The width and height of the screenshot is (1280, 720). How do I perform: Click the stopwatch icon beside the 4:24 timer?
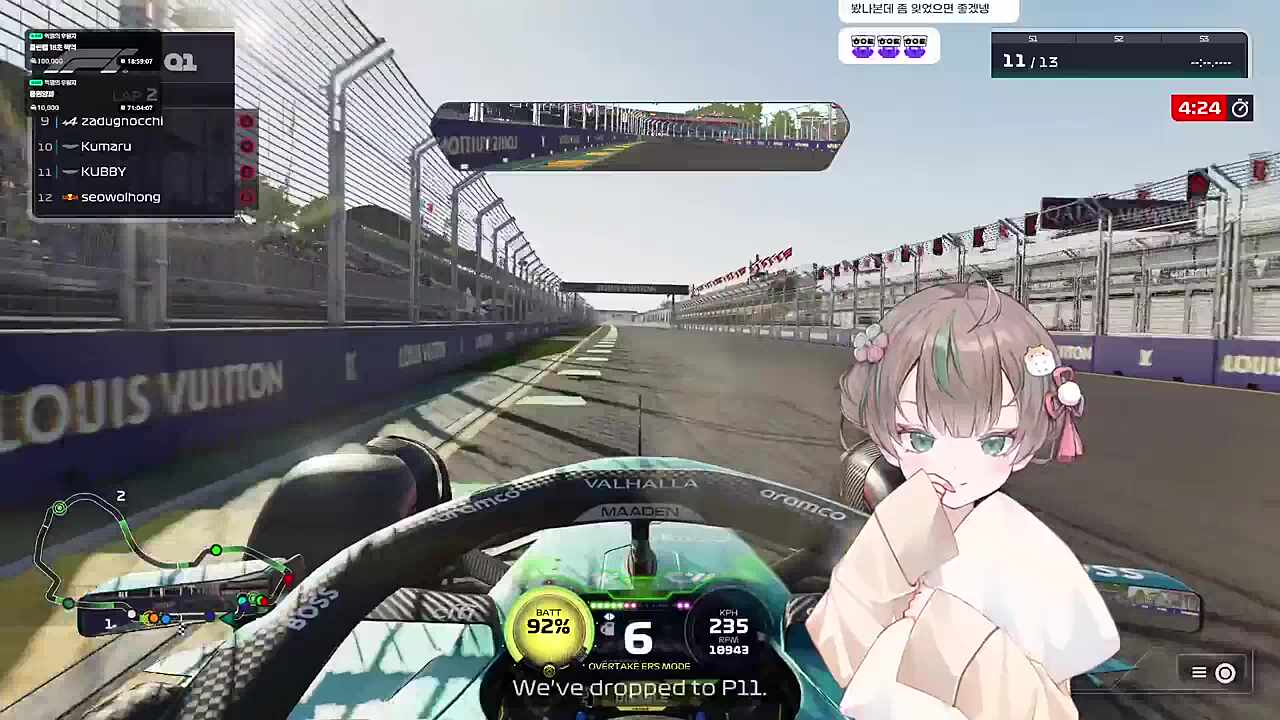pos(1240,108)
